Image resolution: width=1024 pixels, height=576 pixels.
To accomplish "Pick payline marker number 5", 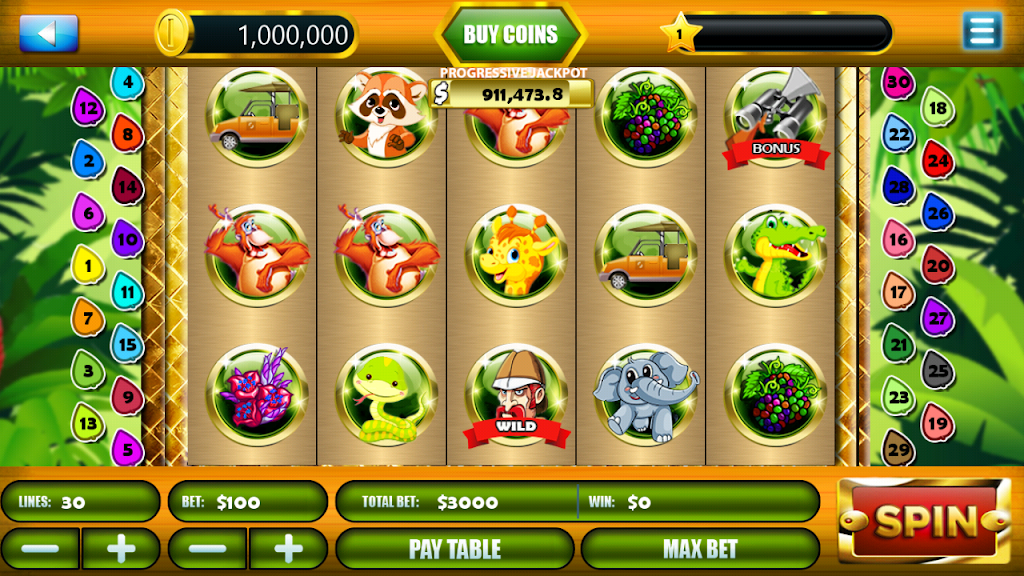I will [x=127, y=446].
